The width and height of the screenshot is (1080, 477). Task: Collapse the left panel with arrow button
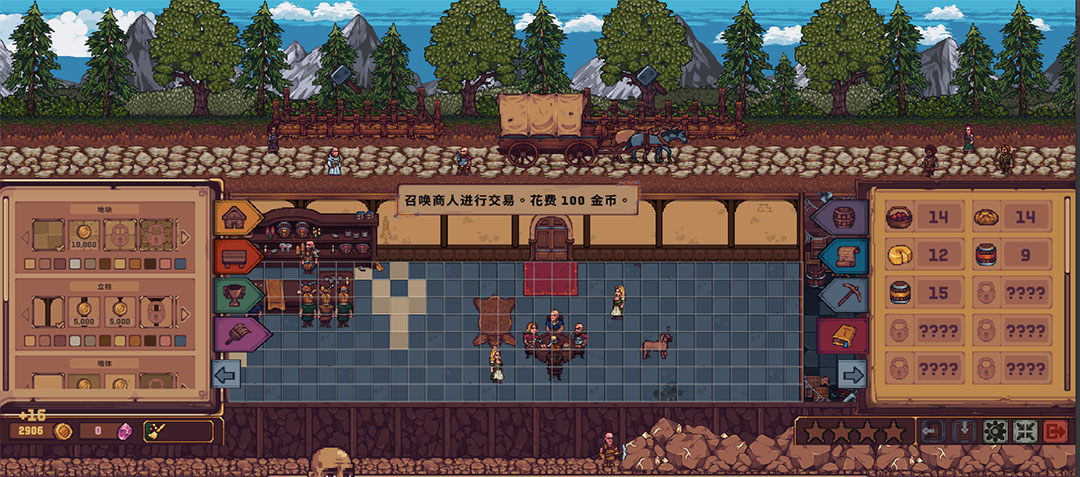[227, 373]
